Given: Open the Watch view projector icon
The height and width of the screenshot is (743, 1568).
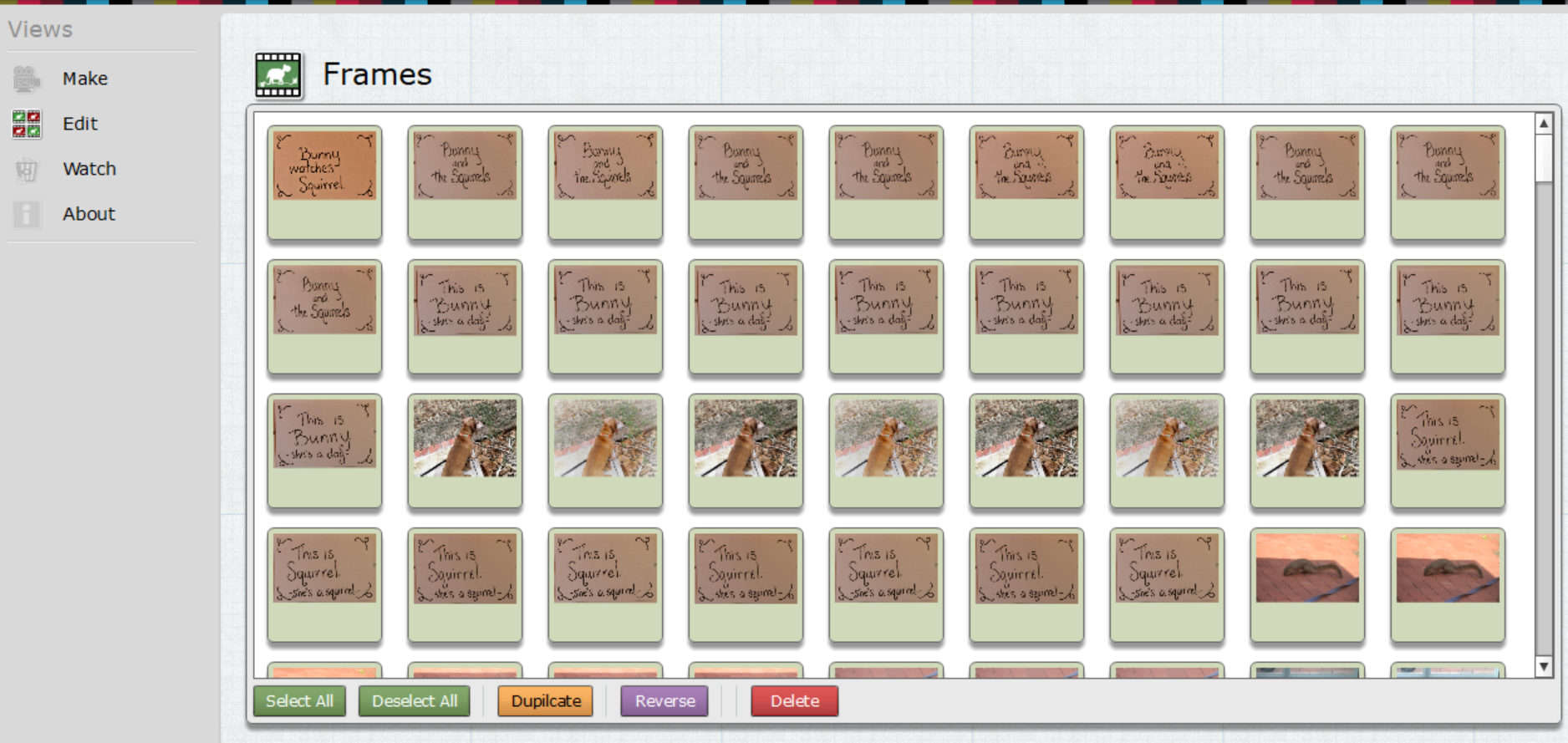Looking at the screenshot, I should pyautogui.click(x=26, y=168).
